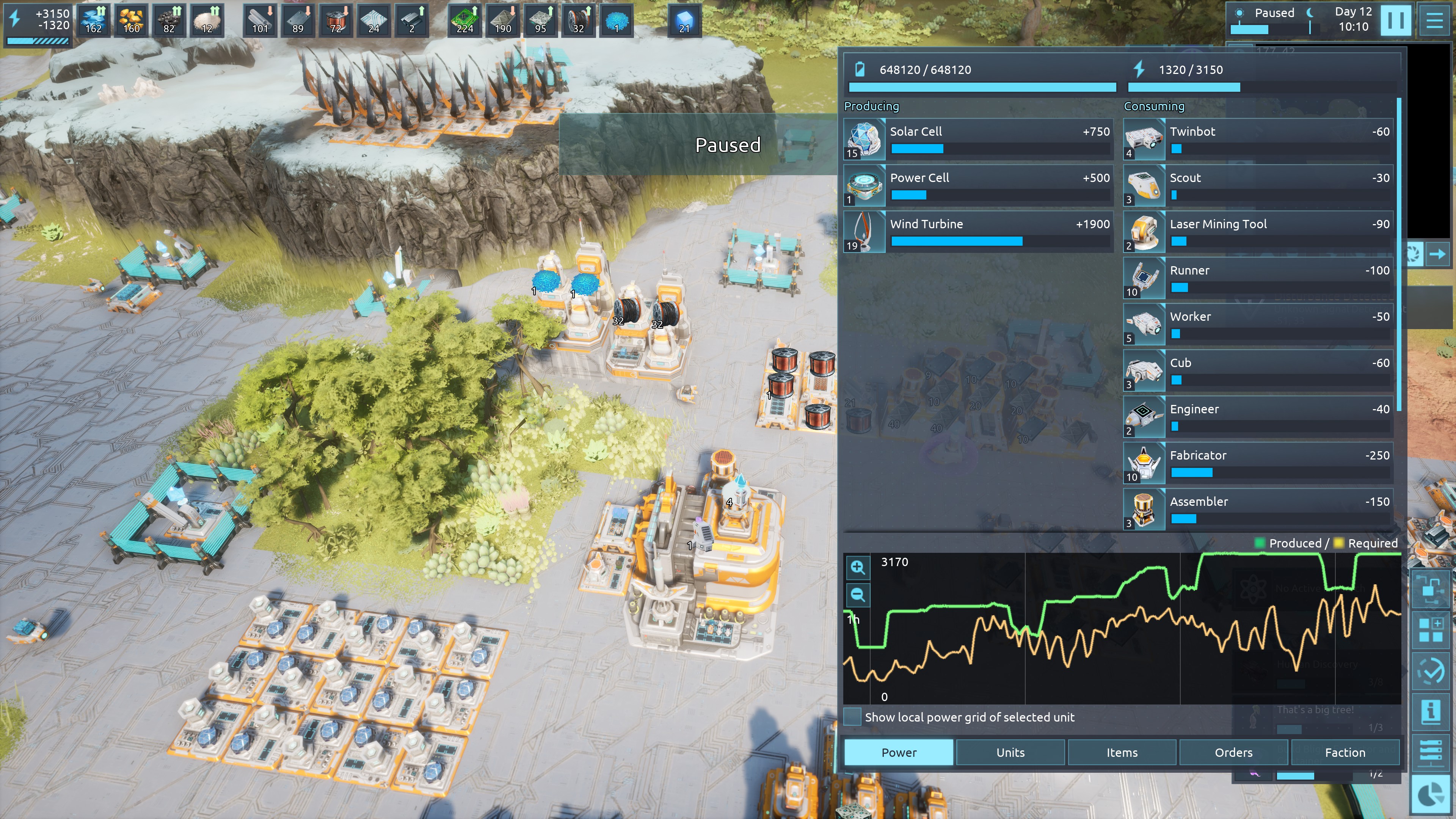Zoom in on the power graph
1456x819 pixels.
857,568
